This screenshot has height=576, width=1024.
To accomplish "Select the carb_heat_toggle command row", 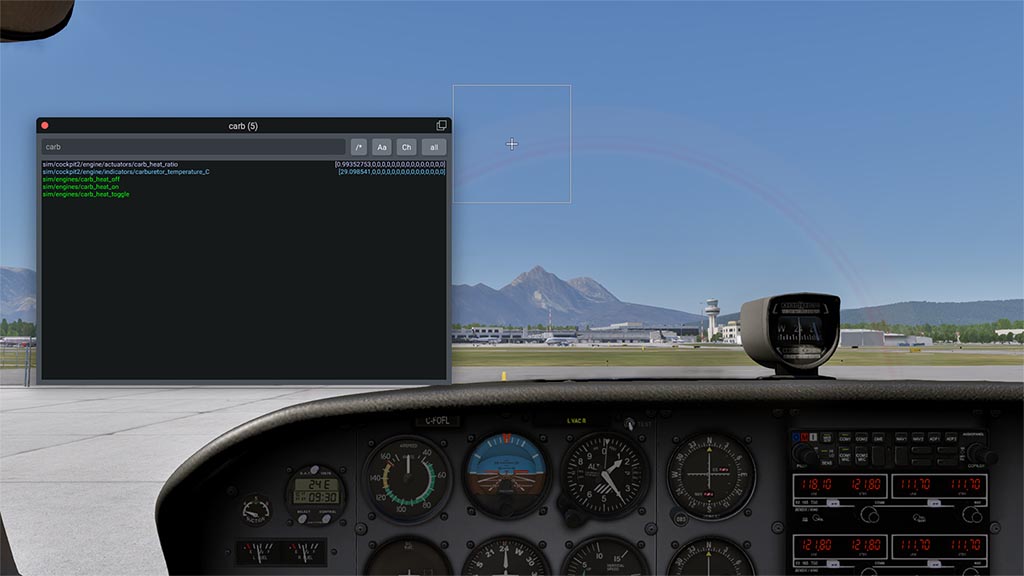I will pos(85,194).
